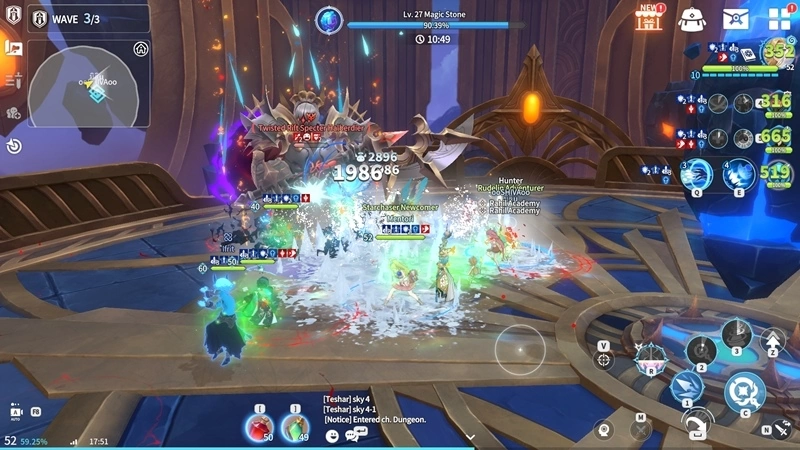Activate the tornado skill numbered 3

click(737, 334)
